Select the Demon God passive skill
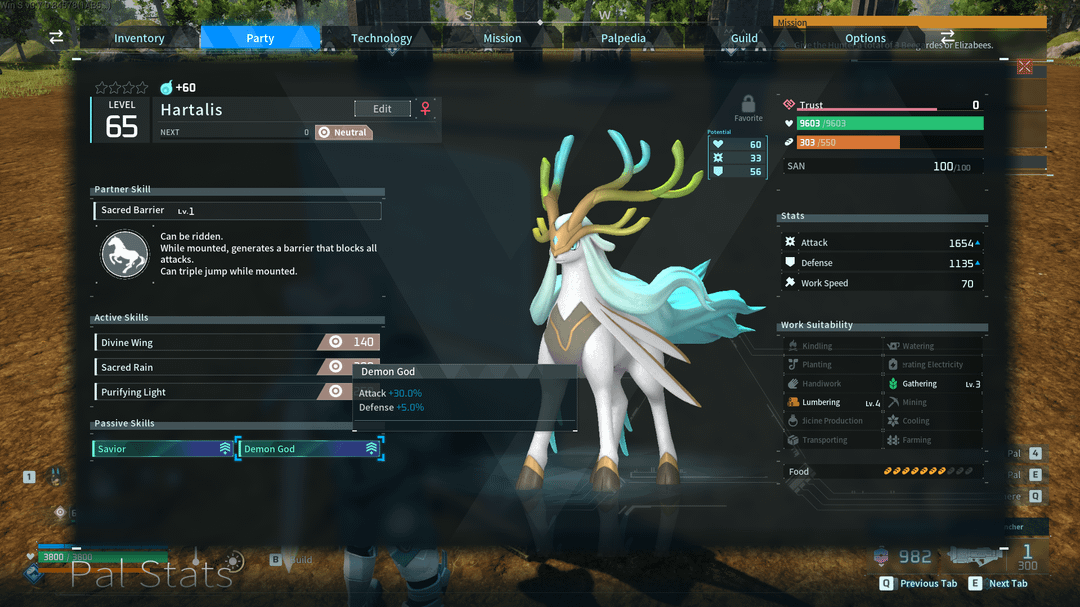Viewport: 1080px width, 607px height. coord(309,449)
